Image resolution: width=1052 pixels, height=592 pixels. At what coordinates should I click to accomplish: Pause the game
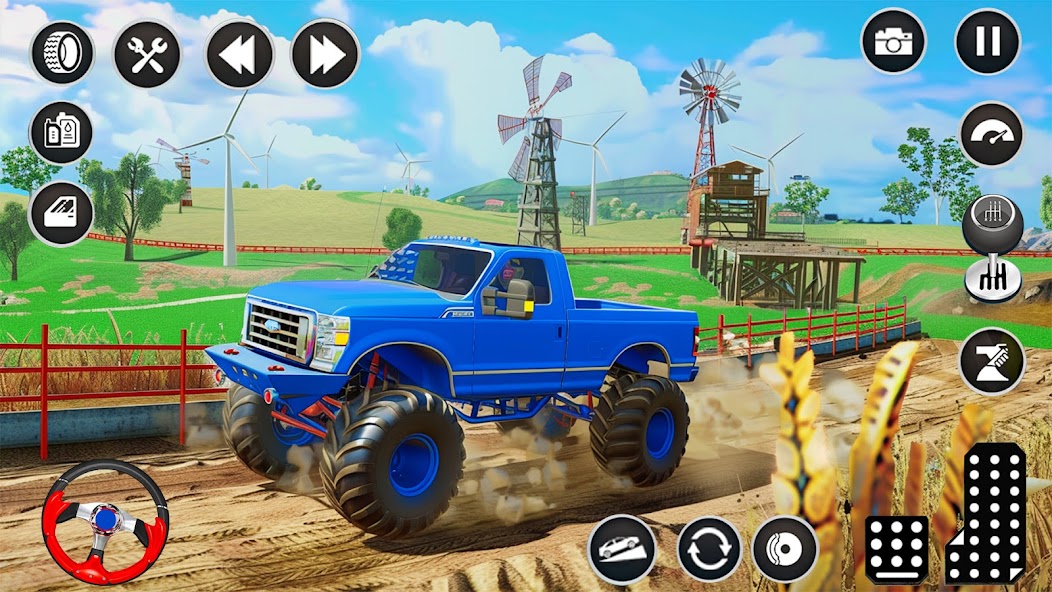(x=987, y=41)
